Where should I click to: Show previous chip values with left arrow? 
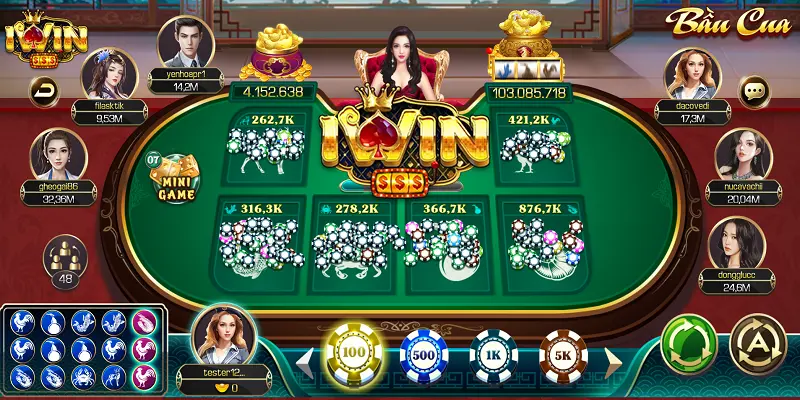pos(304,357)
